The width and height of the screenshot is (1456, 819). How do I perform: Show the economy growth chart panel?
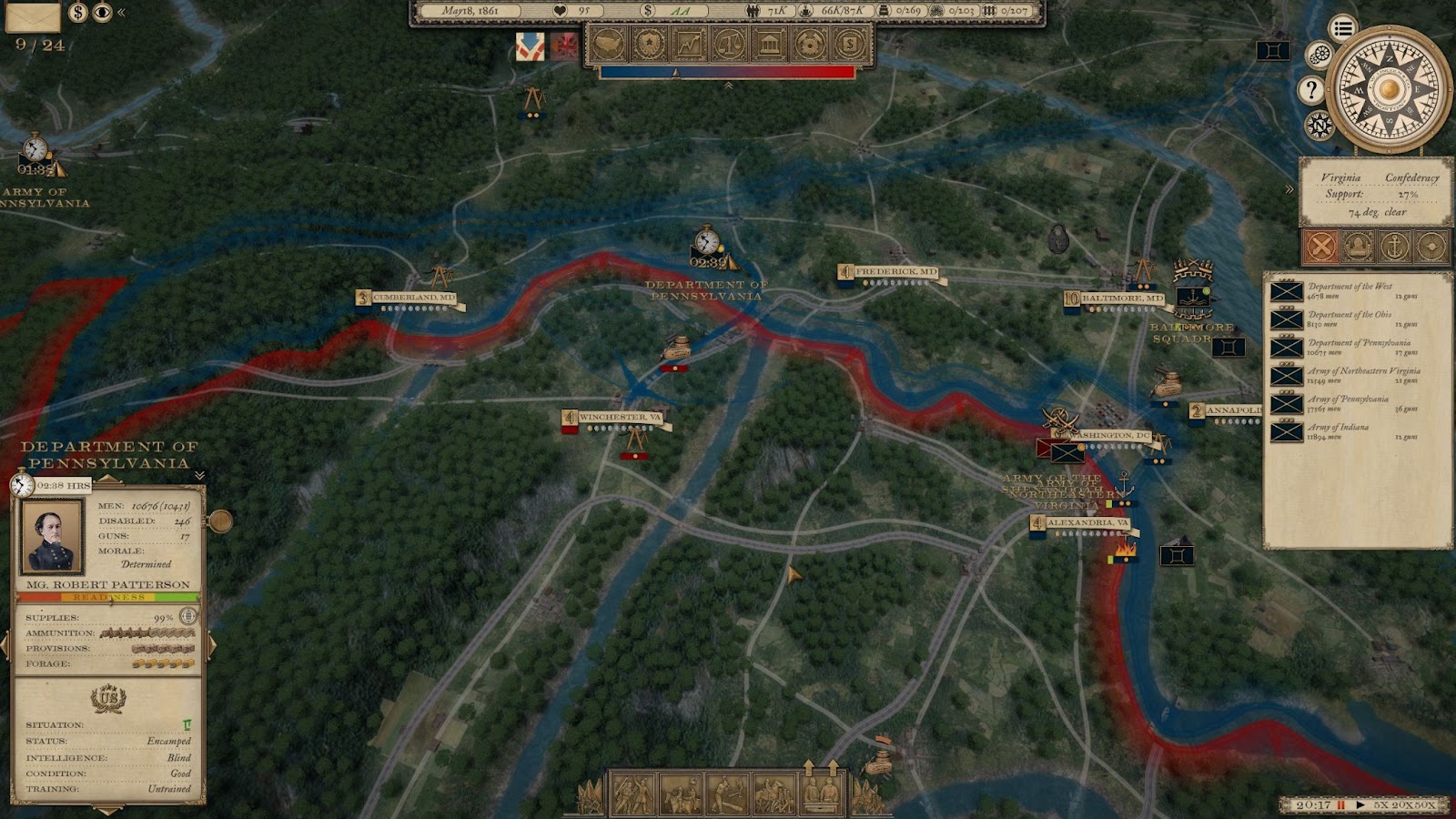(x=689, y=44)
